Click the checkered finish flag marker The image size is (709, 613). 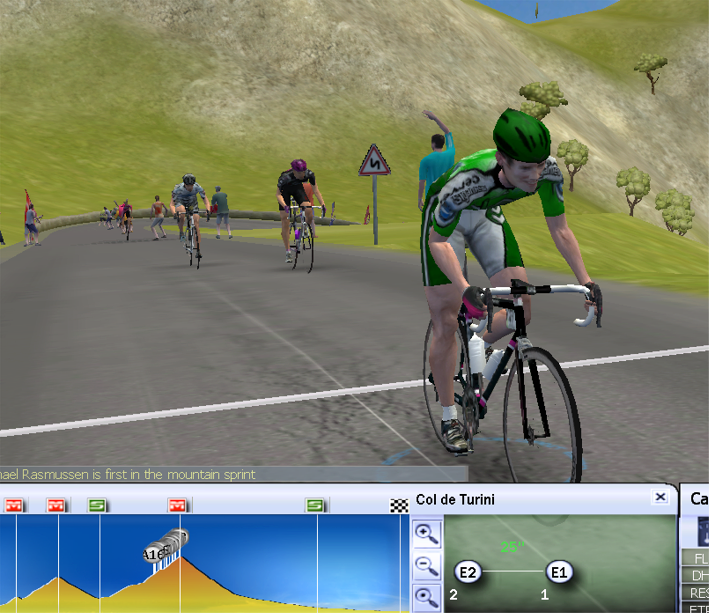(x=399, y=505)
